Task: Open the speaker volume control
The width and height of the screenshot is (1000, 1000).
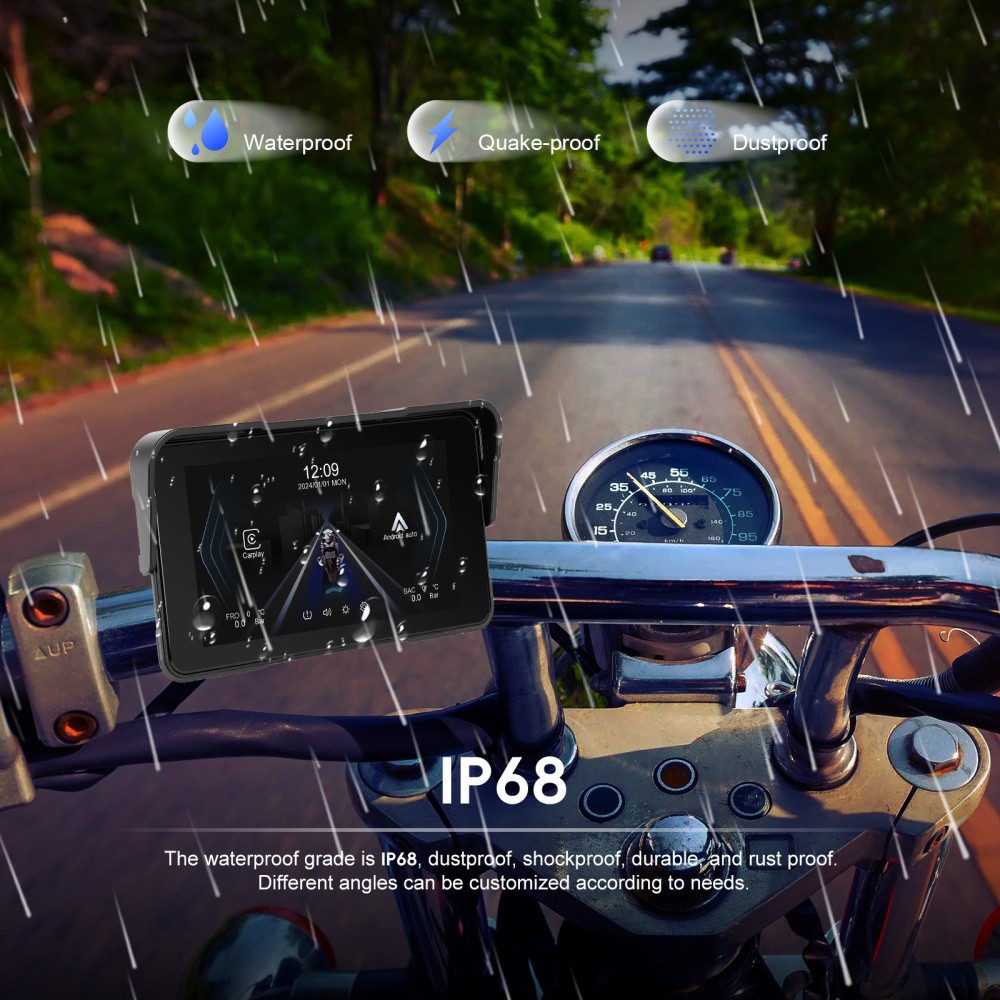Action: 326,611
